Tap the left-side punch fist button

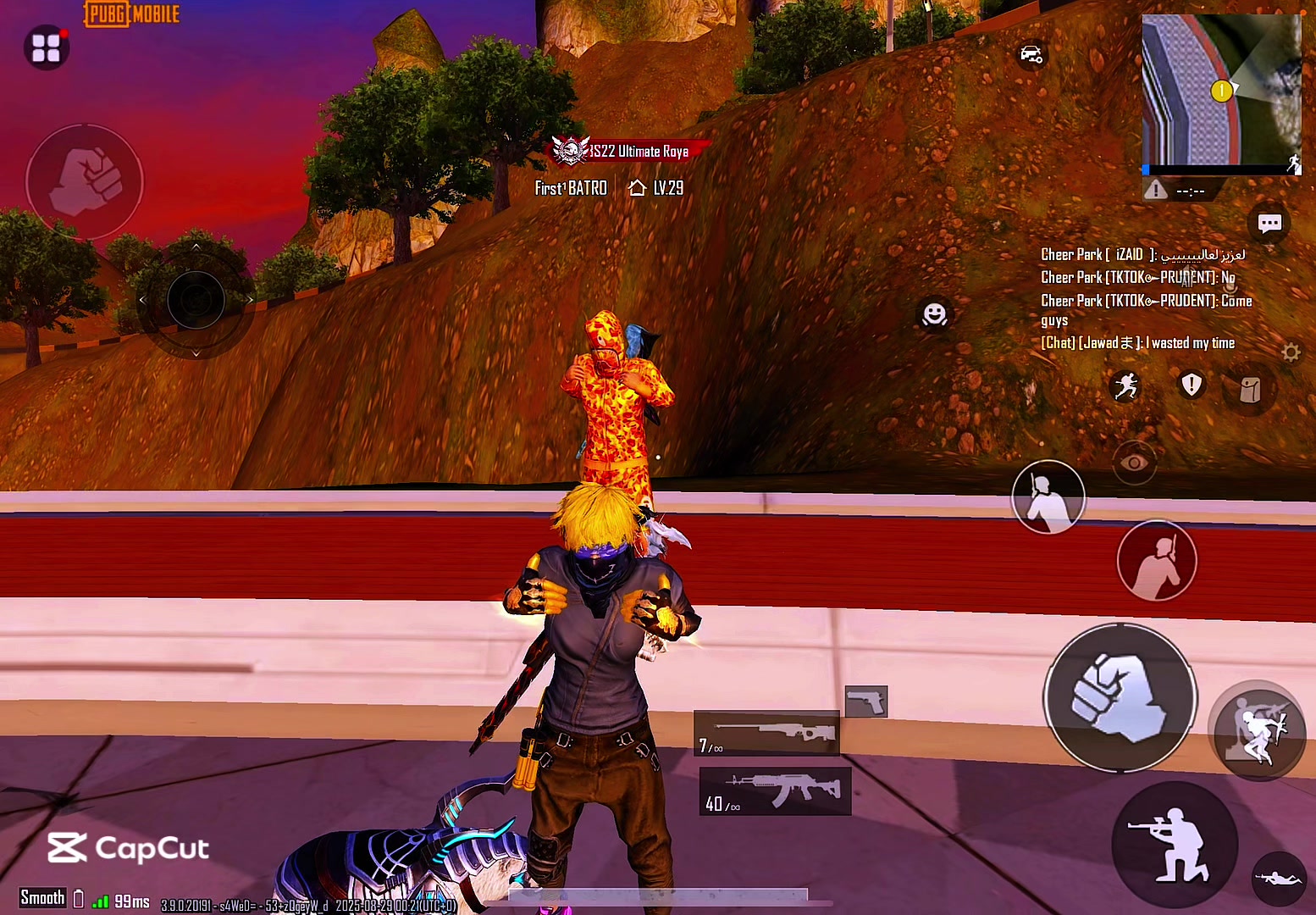[85, 181]
